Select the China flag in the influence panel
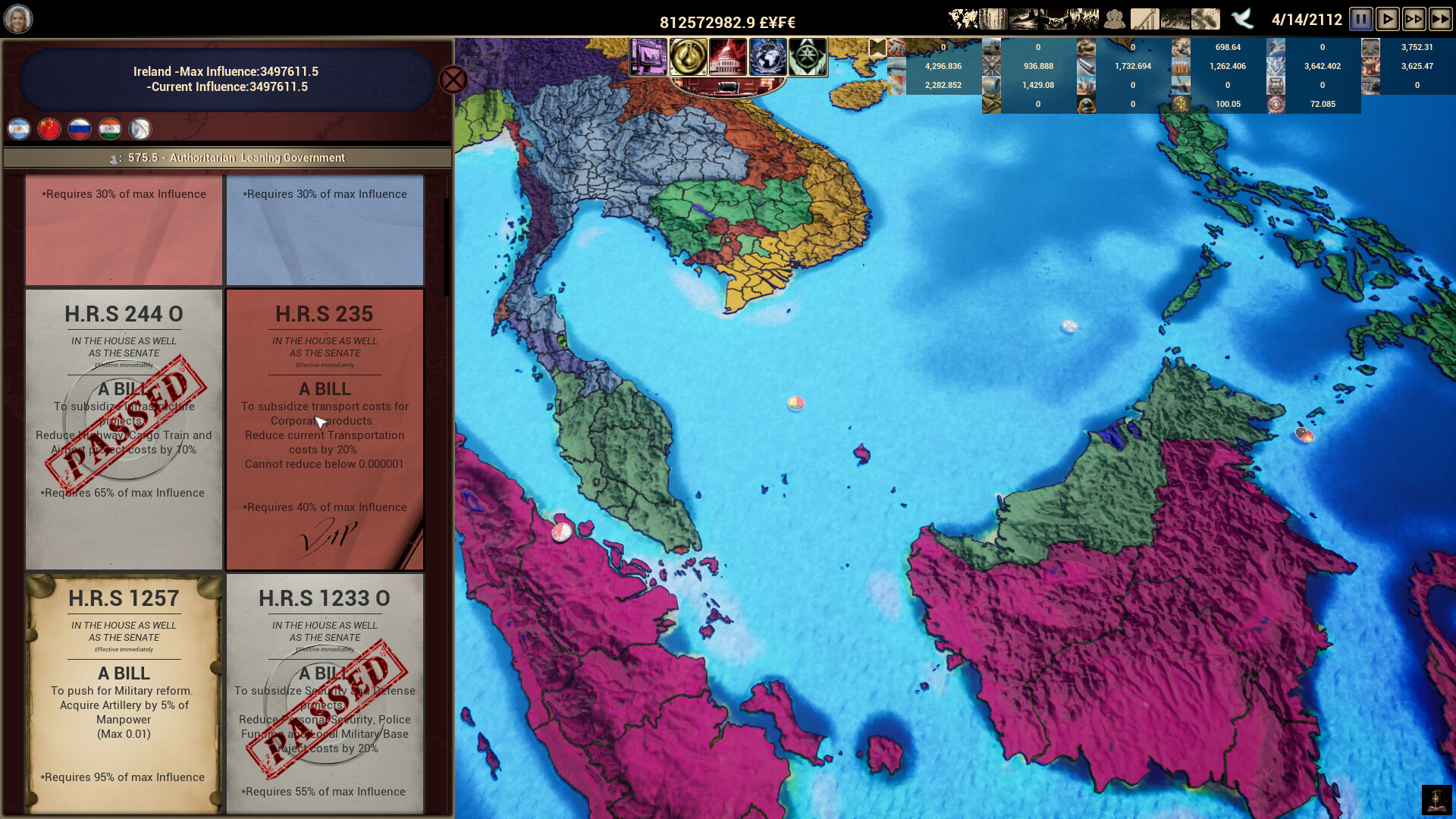 (49, 129)
